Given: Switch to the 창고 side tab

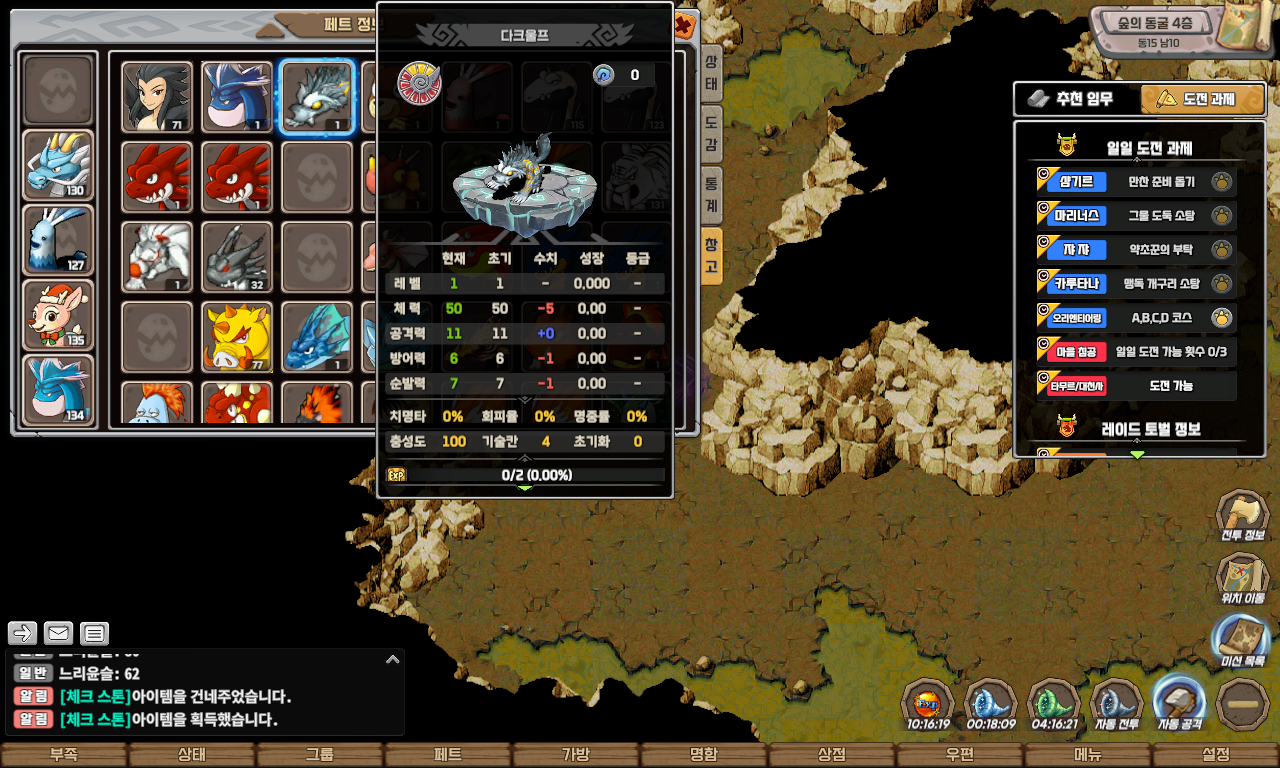Looking at the screenshot, I should [x=711, y=256].
